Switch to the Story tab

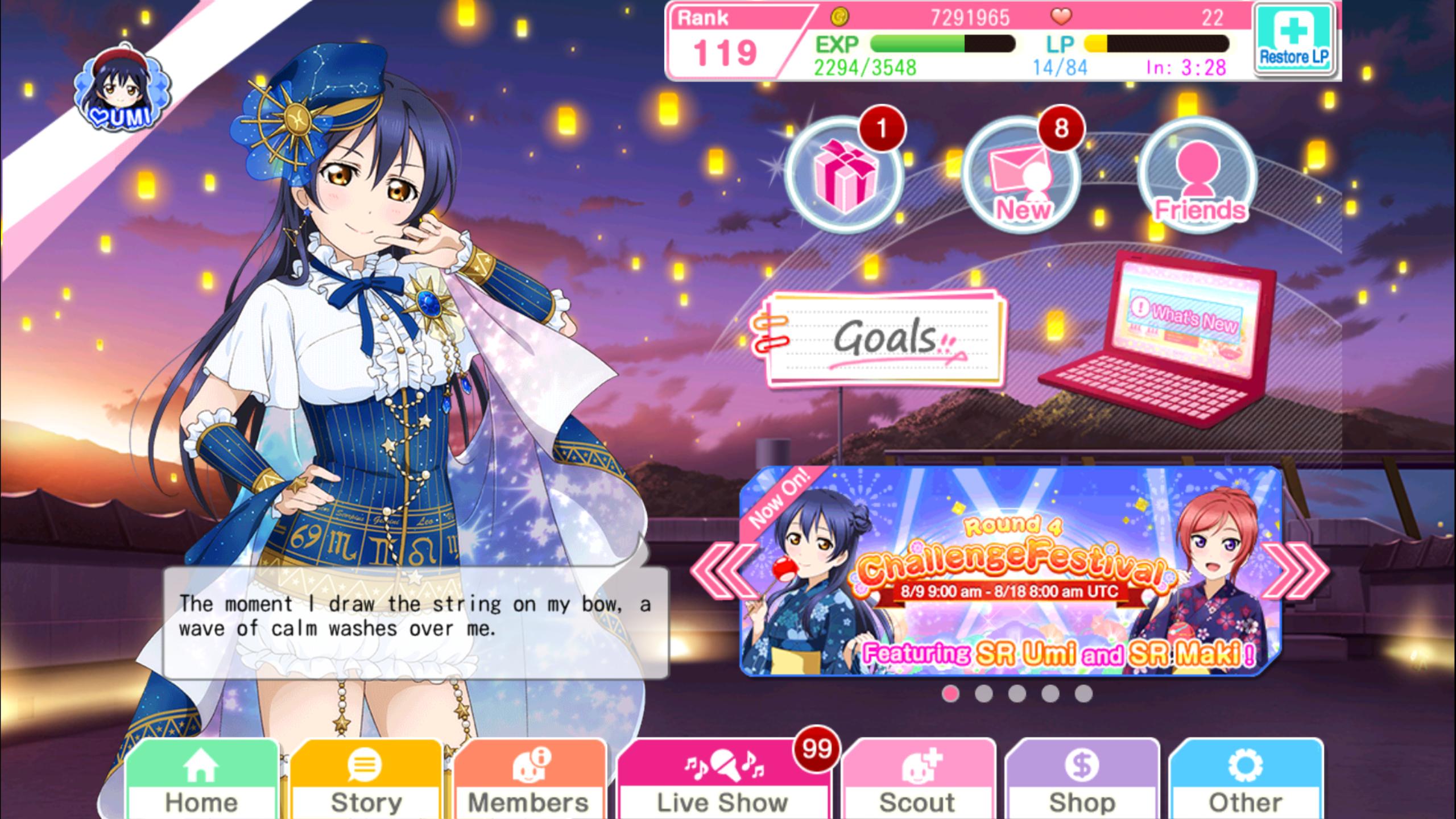coord(366,782)
